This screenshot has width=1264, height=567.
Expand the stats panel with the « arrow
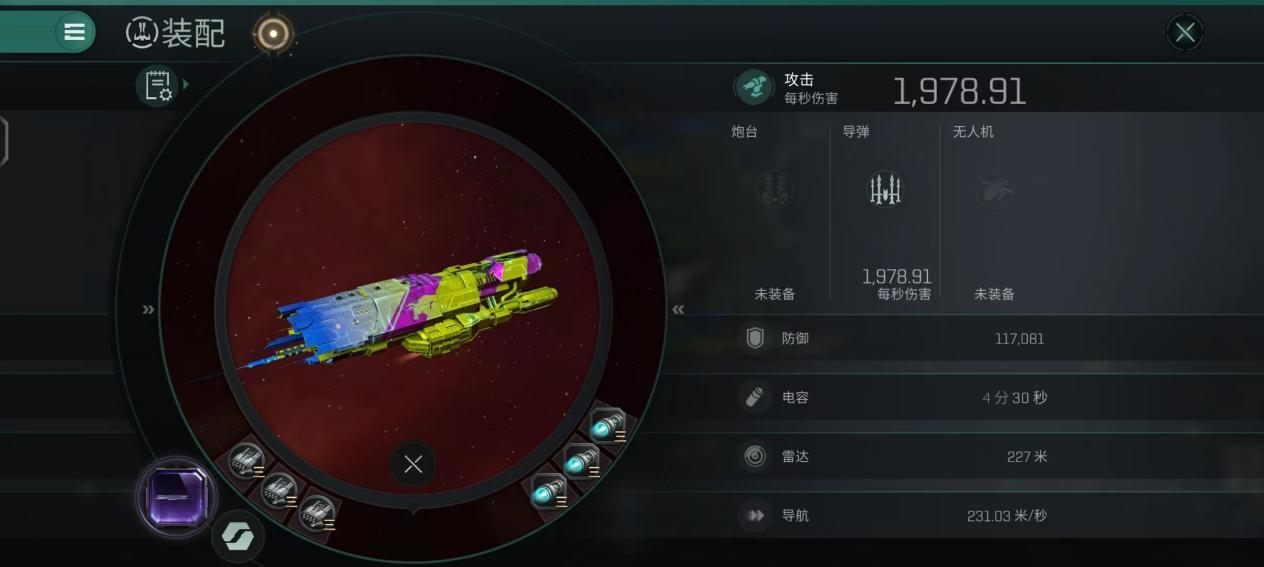tap(678, 309)
